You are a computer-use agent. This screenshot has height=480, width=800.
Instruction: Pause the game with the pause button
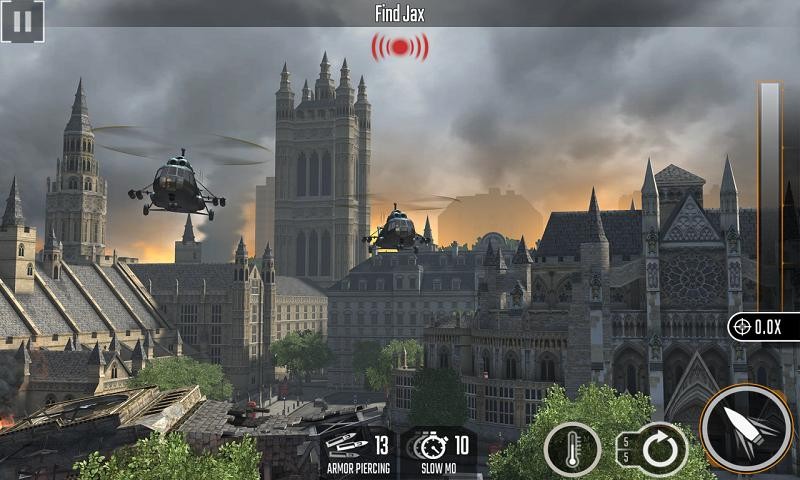tap(22, 21)
